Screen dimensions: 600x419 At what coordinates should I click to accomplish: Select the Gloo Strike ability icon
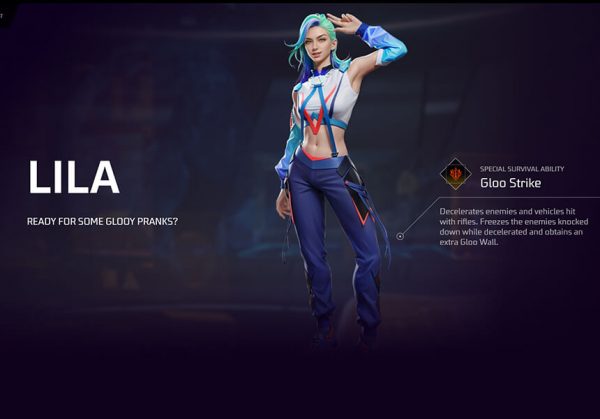pyautogui.click(x=456, y=174)
